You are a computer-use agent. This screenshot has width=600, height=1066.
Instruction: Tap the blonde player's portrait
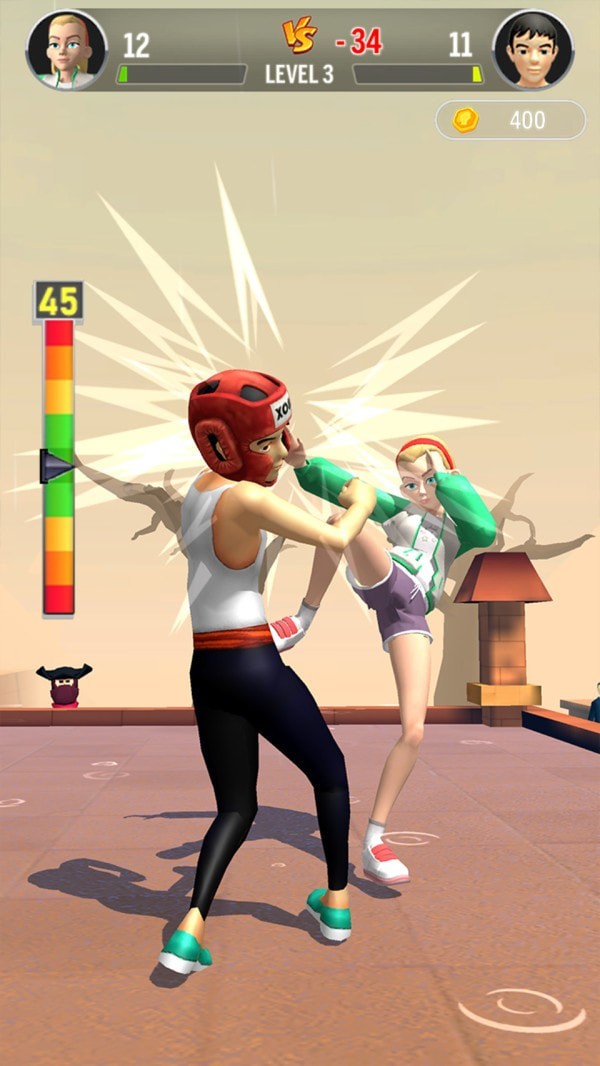[66, 49]
